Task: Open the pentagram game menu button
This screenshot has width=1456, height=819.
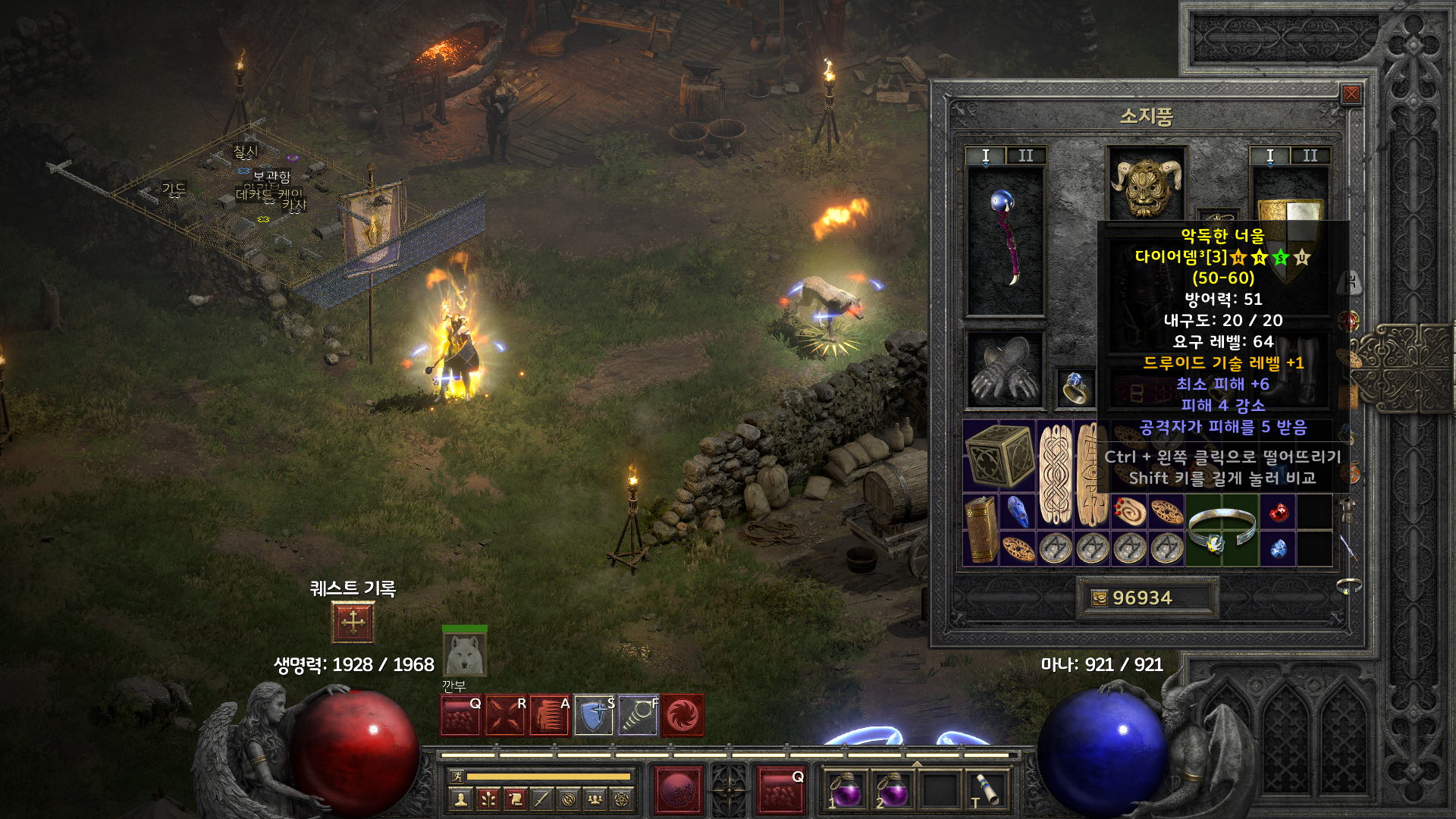Action: pos(623,799)
